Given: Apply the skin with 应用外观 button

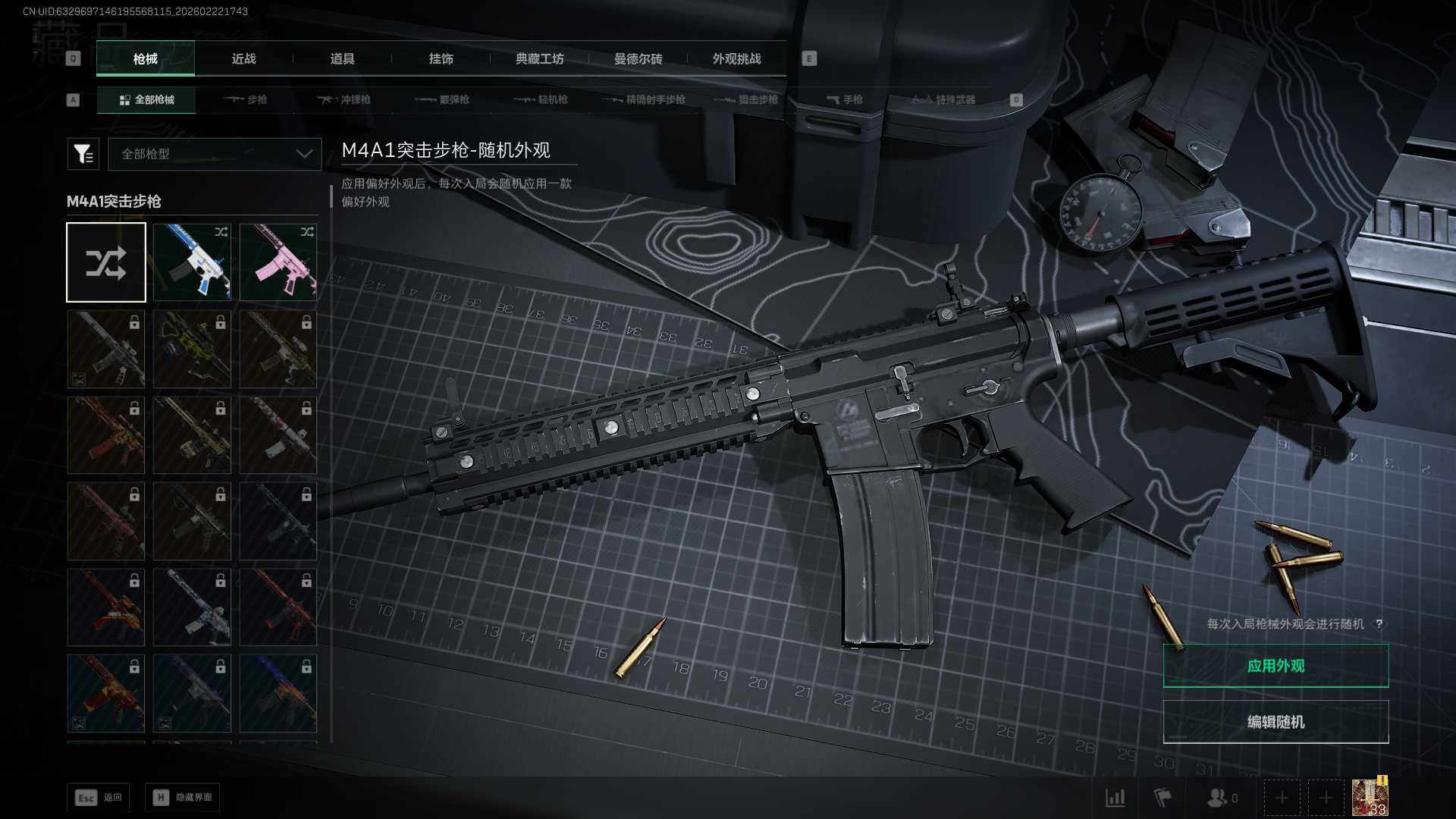Looking at the screenshot, I should pyautogui.click(x=1276, y=666).
